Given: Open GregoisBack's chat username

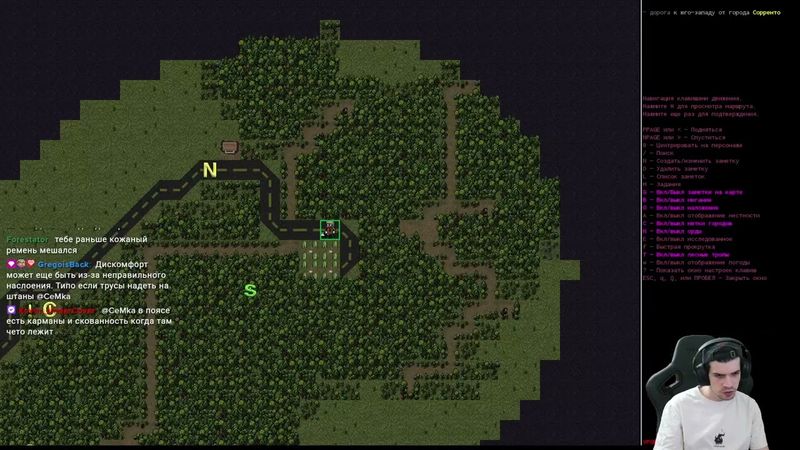Looking at the screenshot, I should [63, 264].
